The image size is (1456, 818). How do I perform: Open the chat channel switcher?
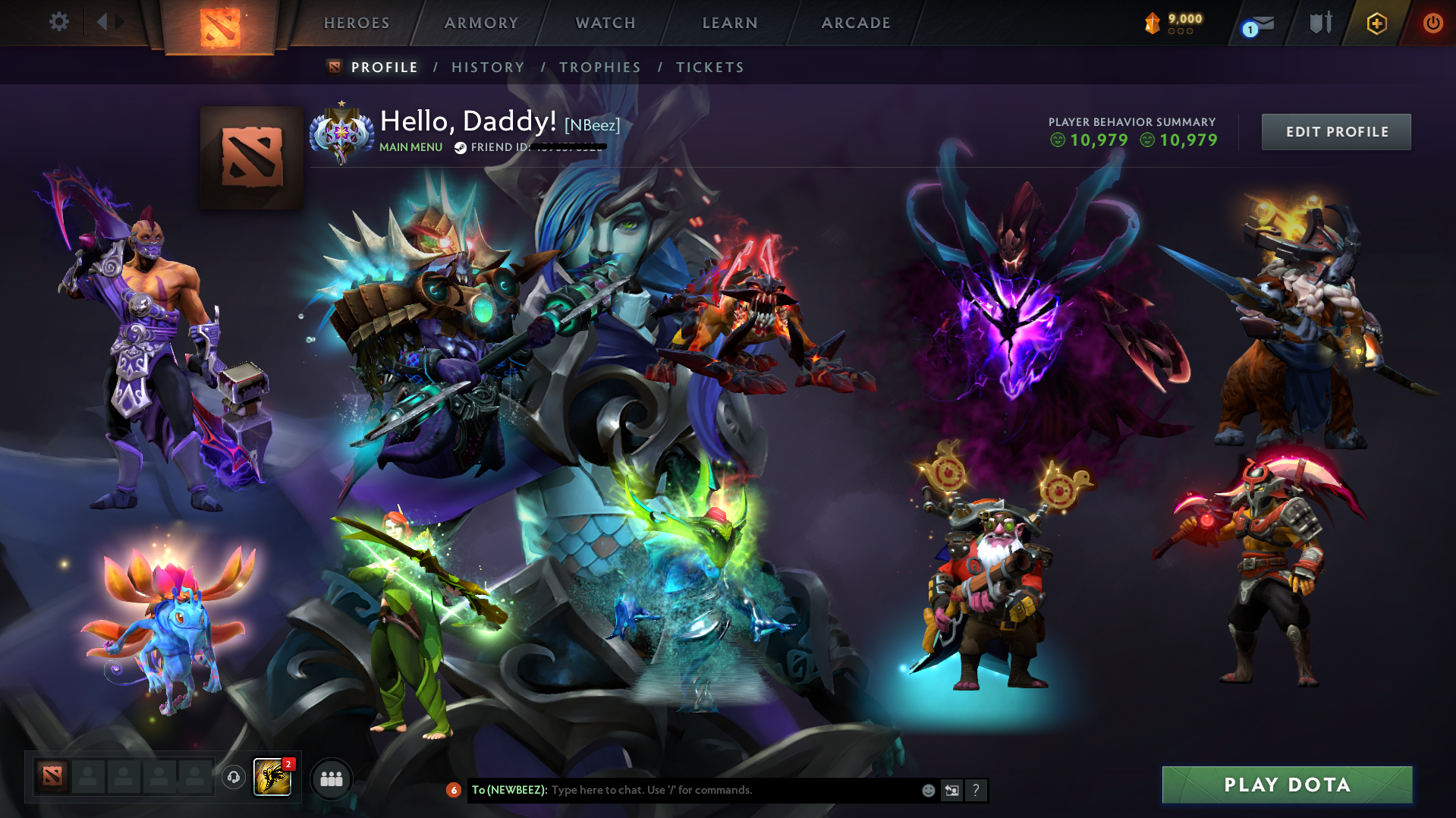tap(951, 790)
